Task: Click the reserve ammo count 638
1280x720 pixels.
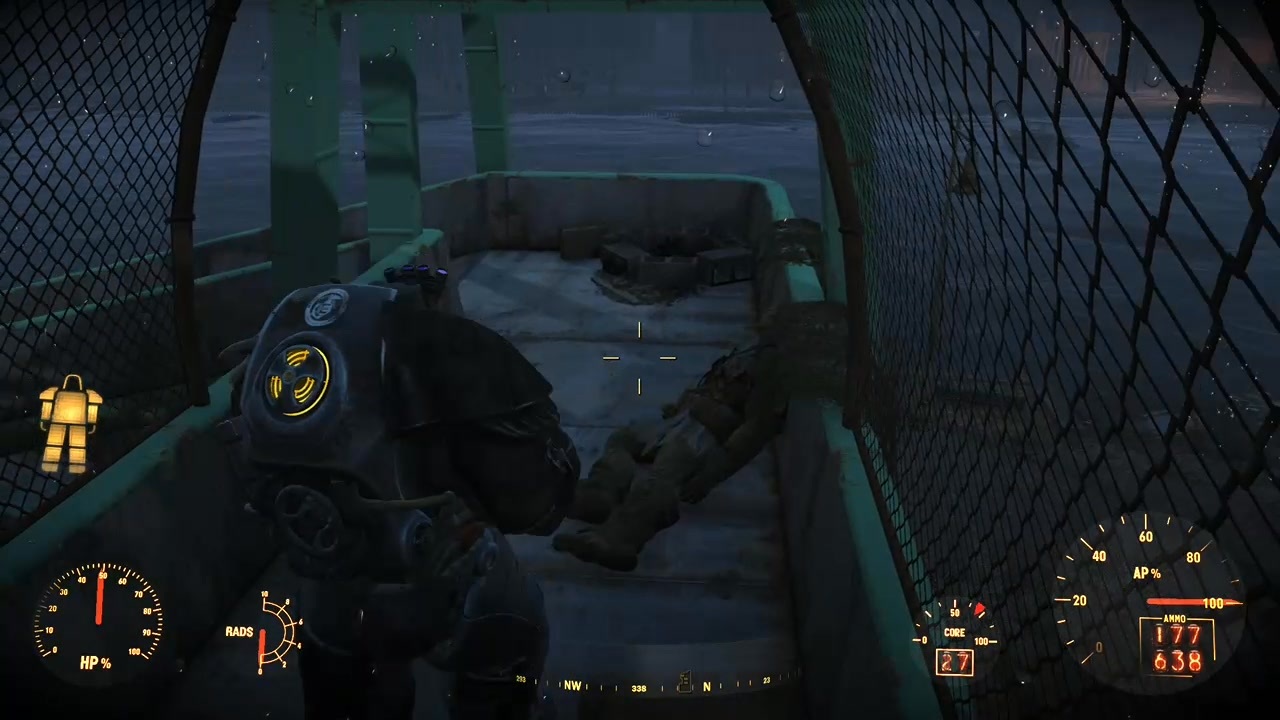Action: [1177, 658]
